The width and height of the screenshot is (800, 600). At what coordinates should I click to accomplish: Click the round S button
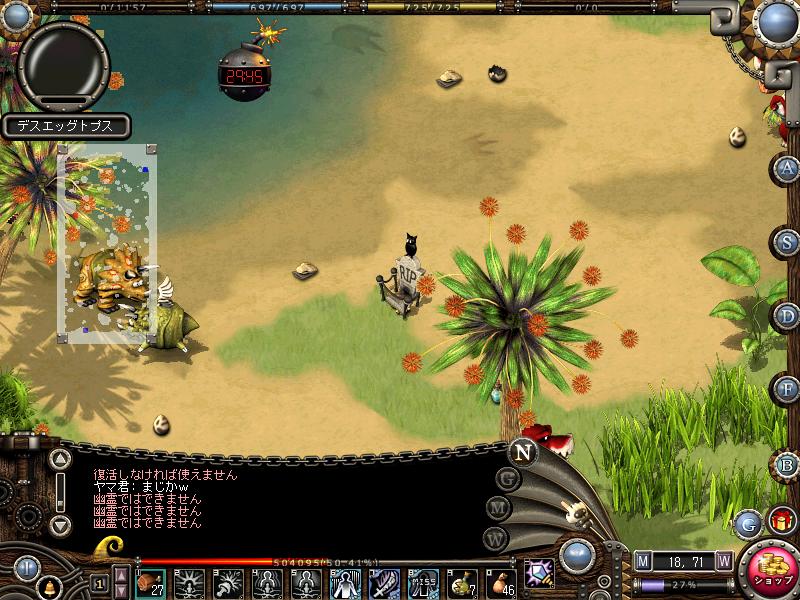pos(788,242)
